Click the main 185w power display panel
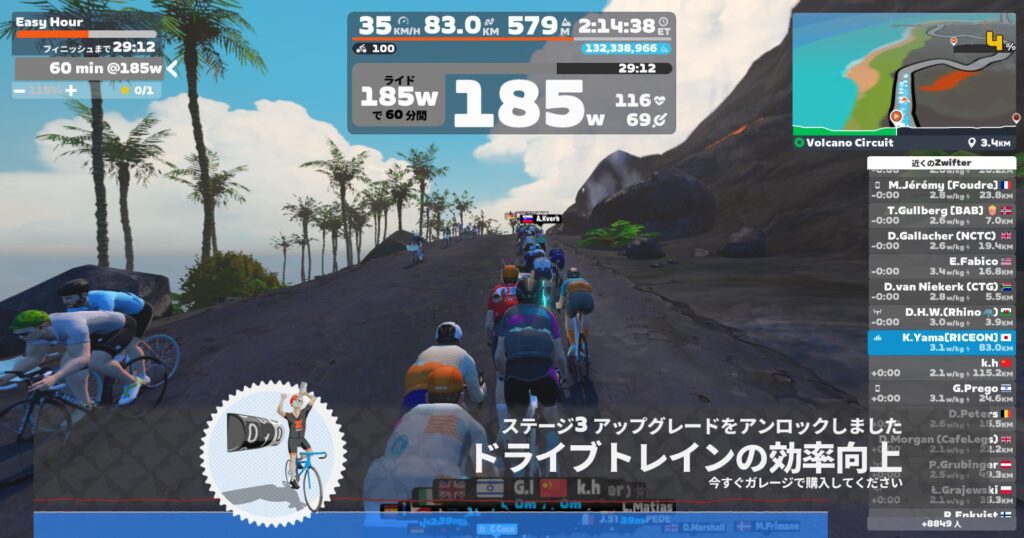This screenshot has width=1024, height=538. click(x=510, y=100)
